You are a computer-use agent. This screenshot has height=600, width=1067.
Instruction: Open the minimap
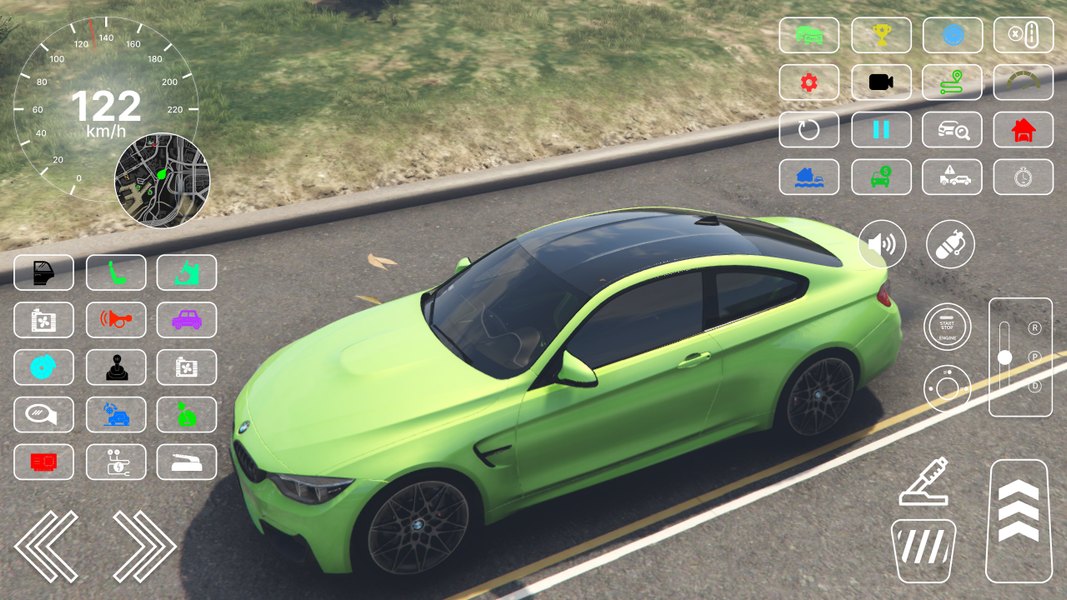(162, 181)
